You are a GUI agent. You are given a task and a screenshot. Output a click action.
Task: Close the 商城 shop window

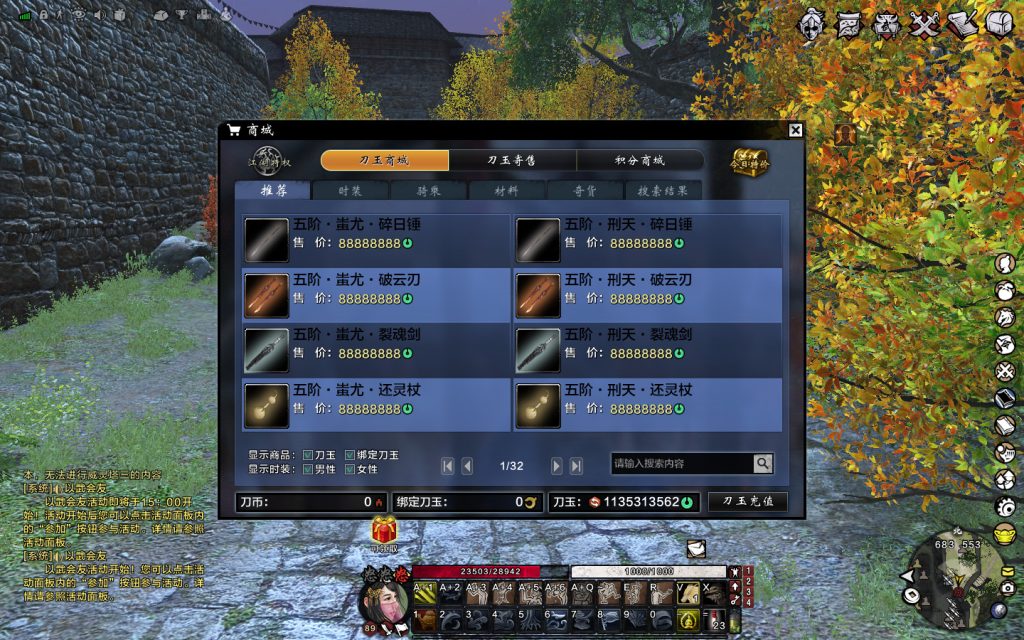pos(795,130)
